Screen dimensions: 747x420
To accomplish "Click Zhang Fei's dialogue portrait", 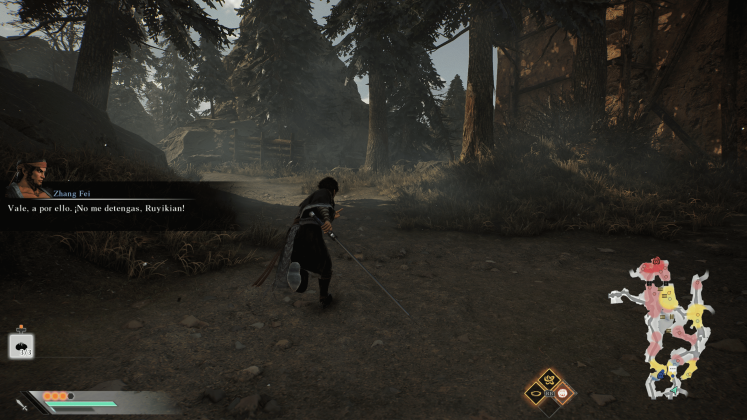I will tap(29, 178).
